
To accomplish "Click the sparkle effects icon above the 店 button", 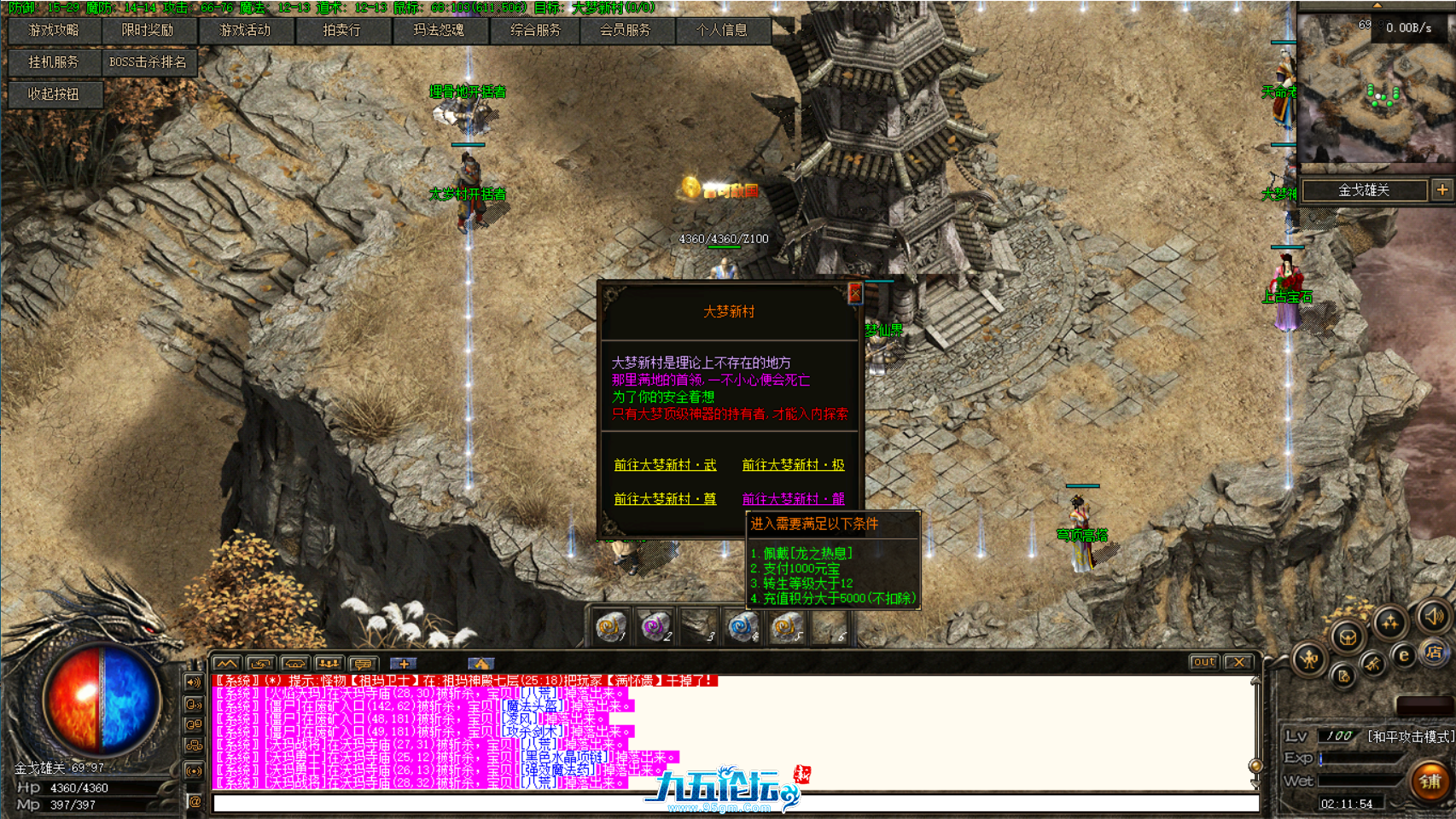I will point(1390,619).
